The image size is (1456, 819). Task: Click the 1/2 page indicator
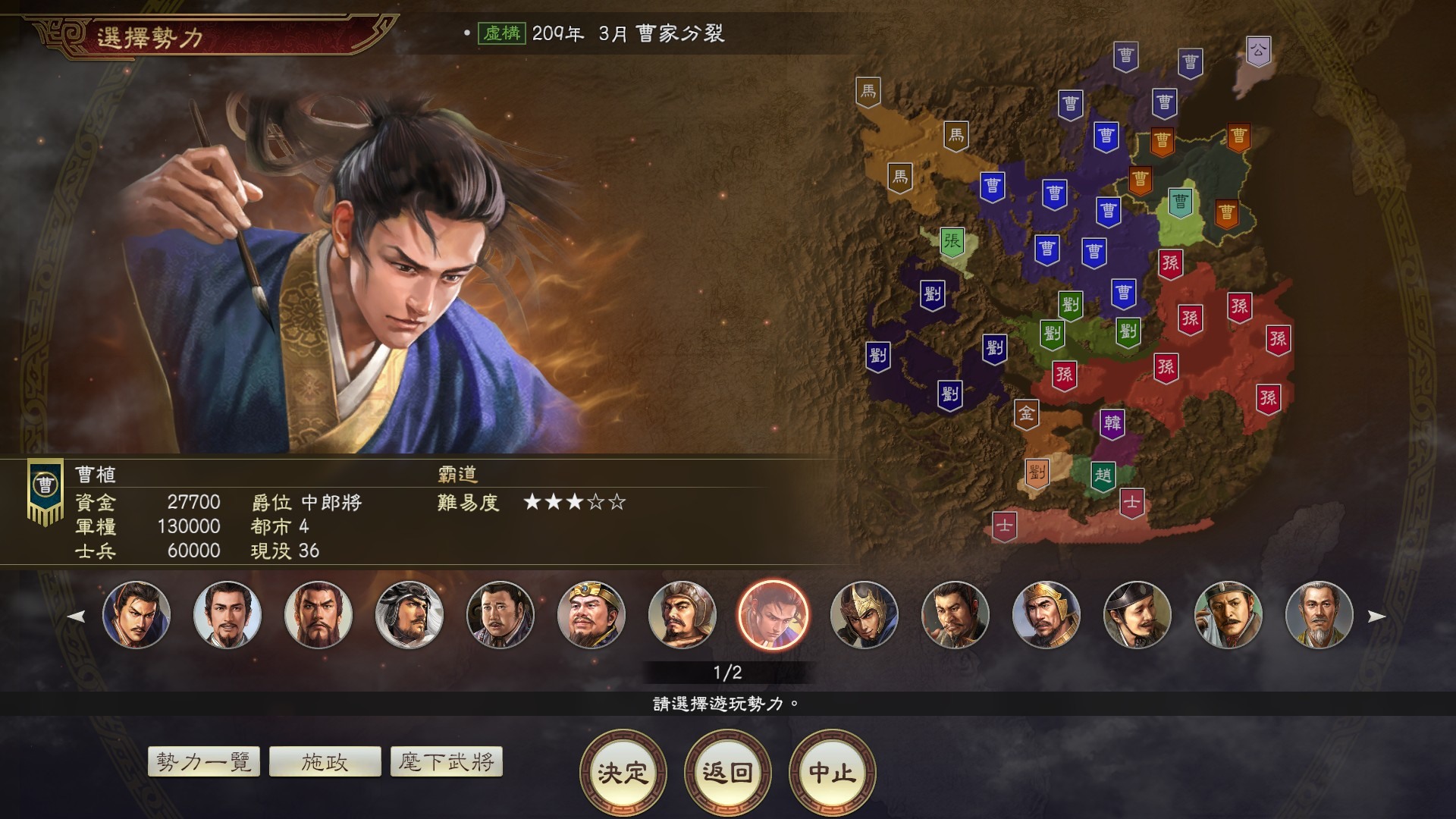[x=727, y=670]
